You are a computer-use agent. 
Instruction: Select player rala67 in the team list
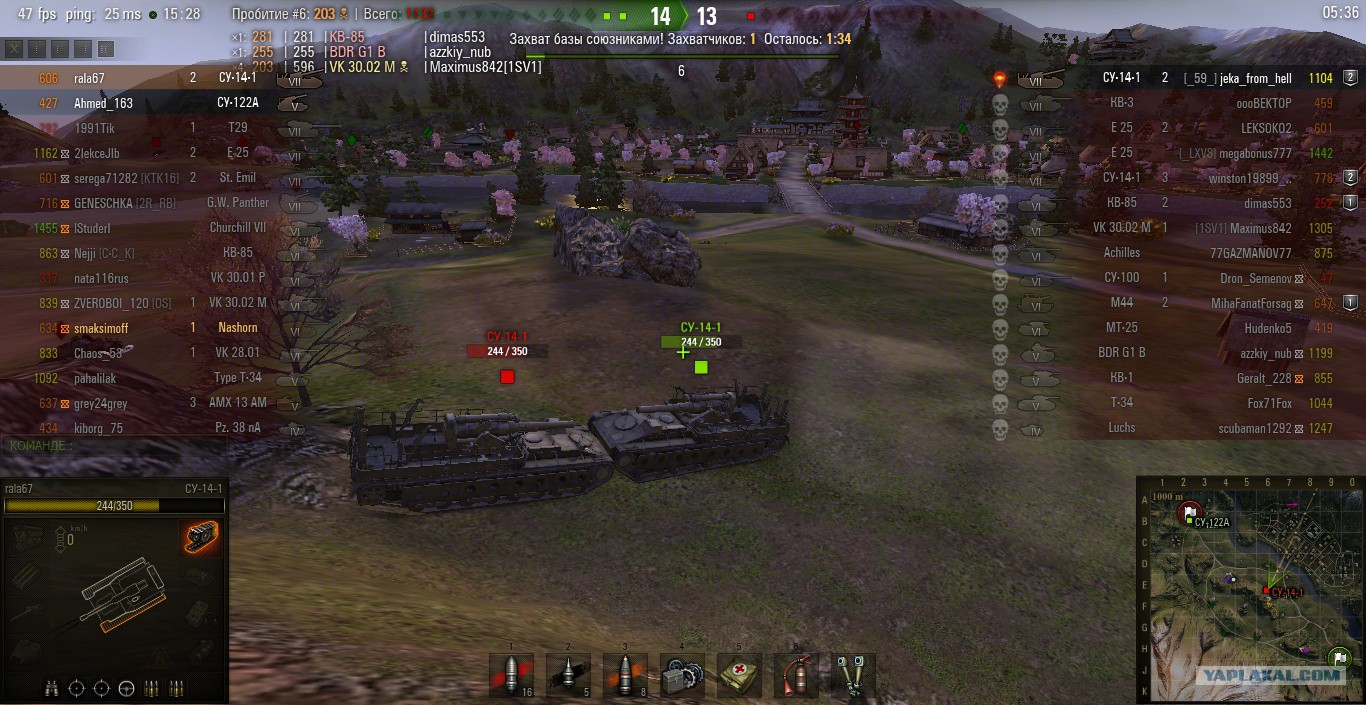pyautogui.click(x=89, y=78)
